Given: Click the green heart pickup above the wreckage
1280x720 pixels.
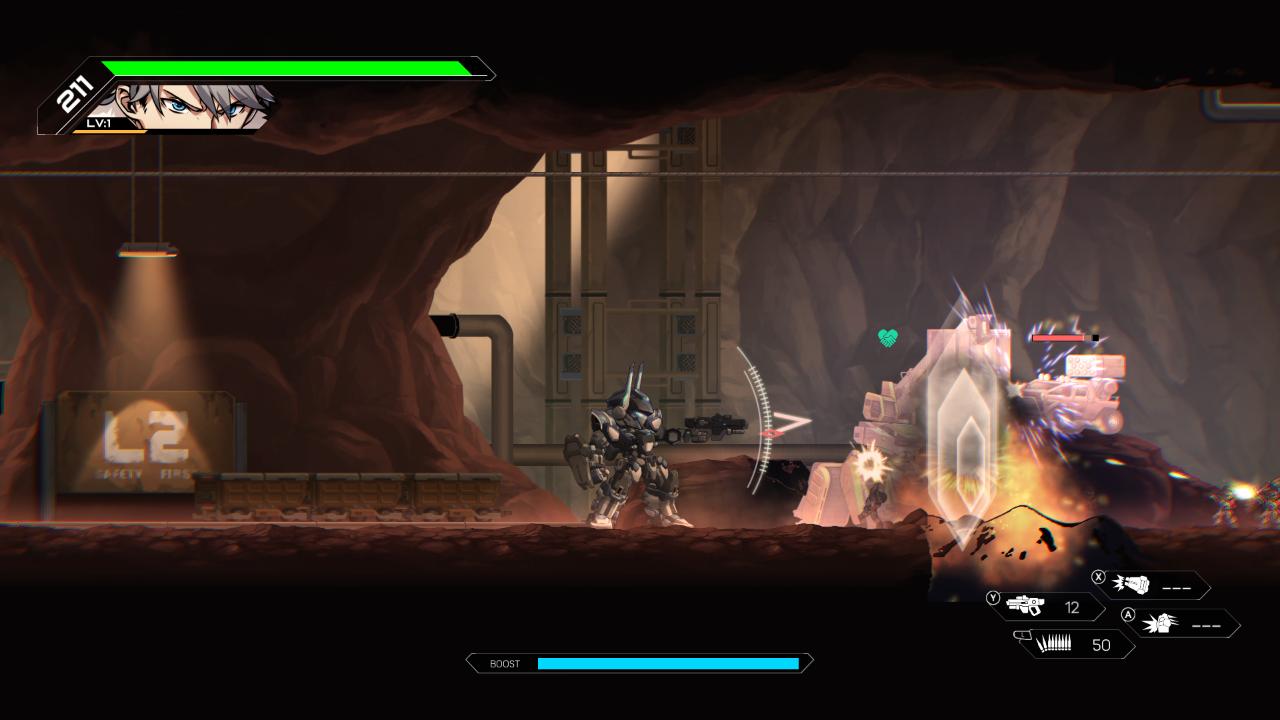Looking at the screenshot, I should tap(886, 337).
